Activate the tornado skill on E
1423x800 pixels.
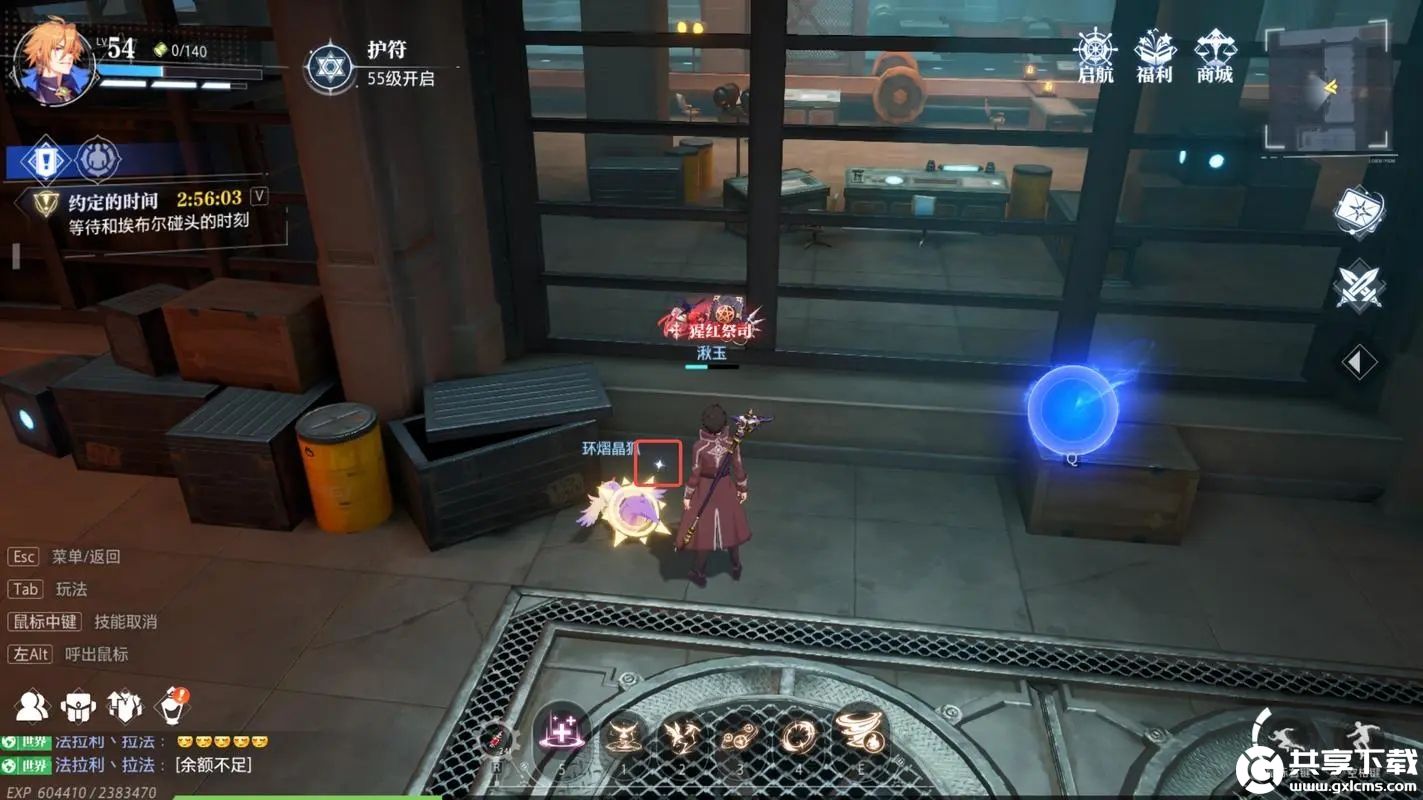[860, 733]
